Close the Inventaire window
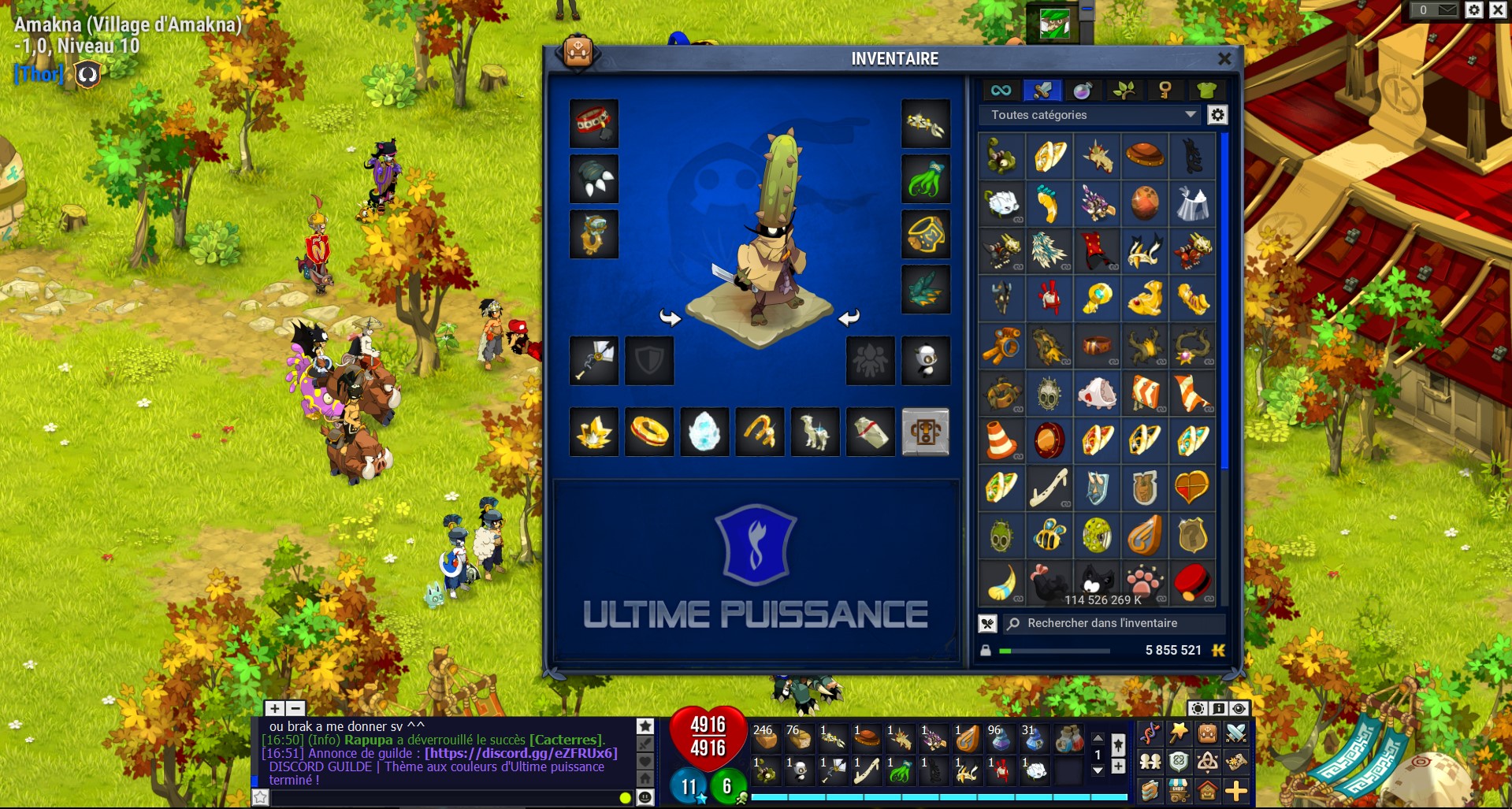The image size is (1512, 809). pyautogui.click(x=1224, y=59)
